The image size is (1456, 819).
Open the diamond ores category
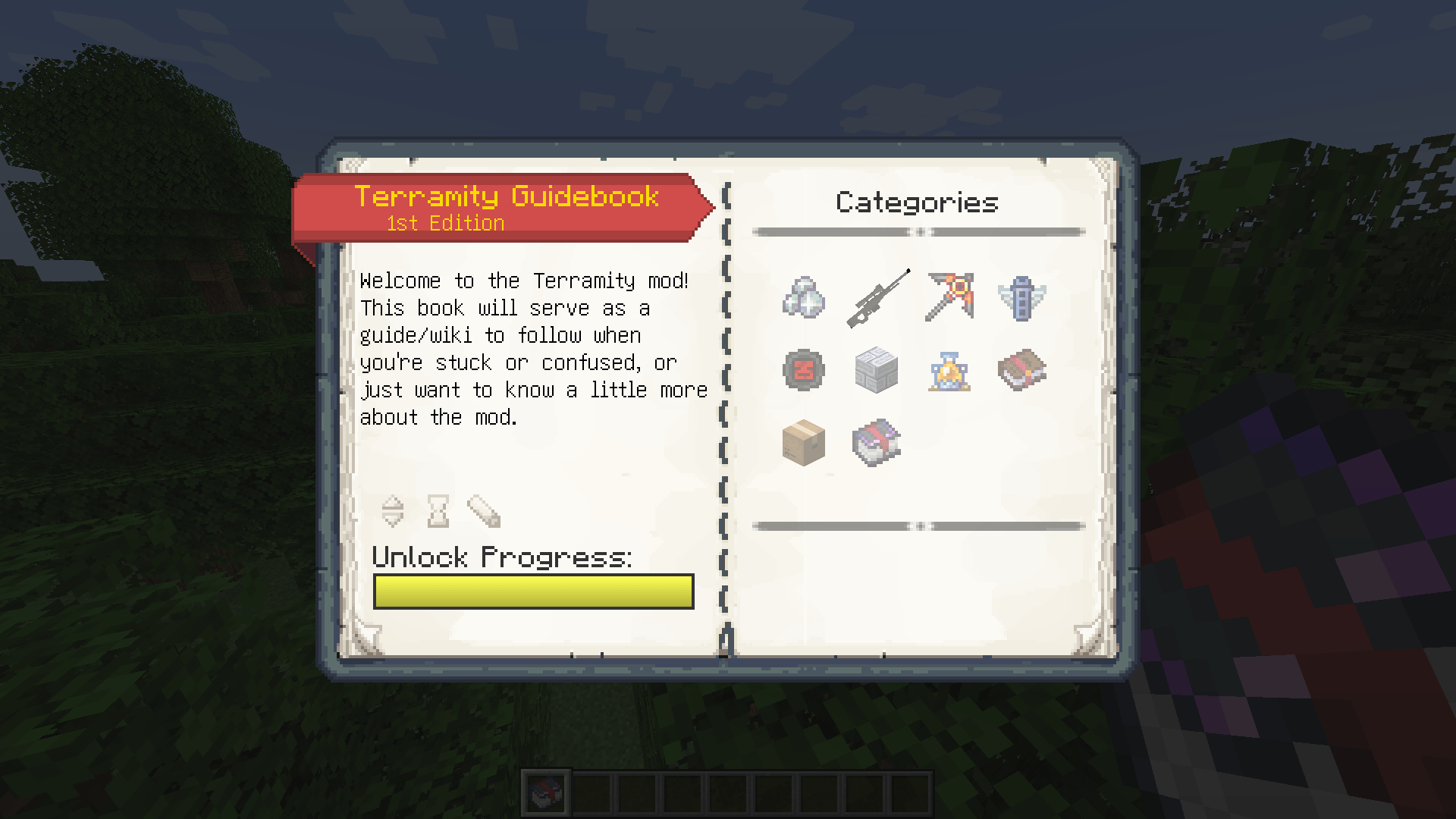click(x=804, y=297)
